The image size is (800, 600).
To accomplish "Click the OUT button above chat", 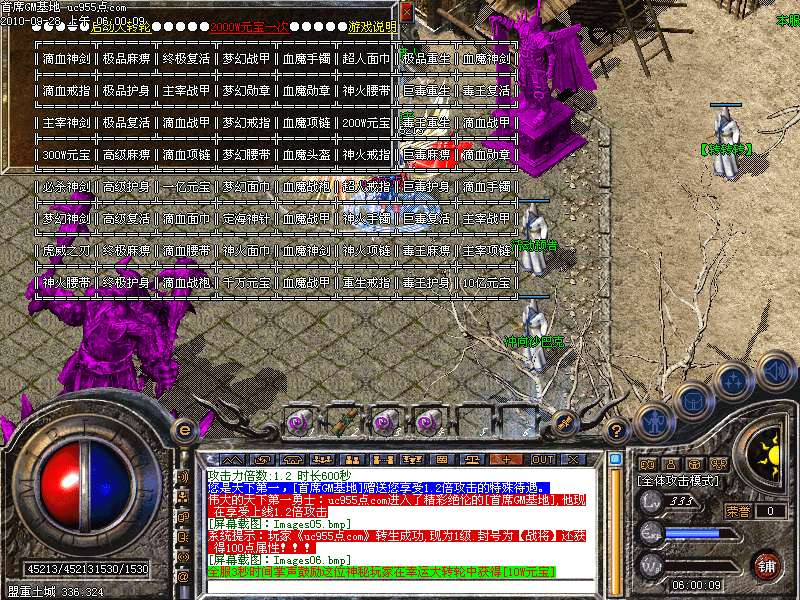I will point(543,459).
